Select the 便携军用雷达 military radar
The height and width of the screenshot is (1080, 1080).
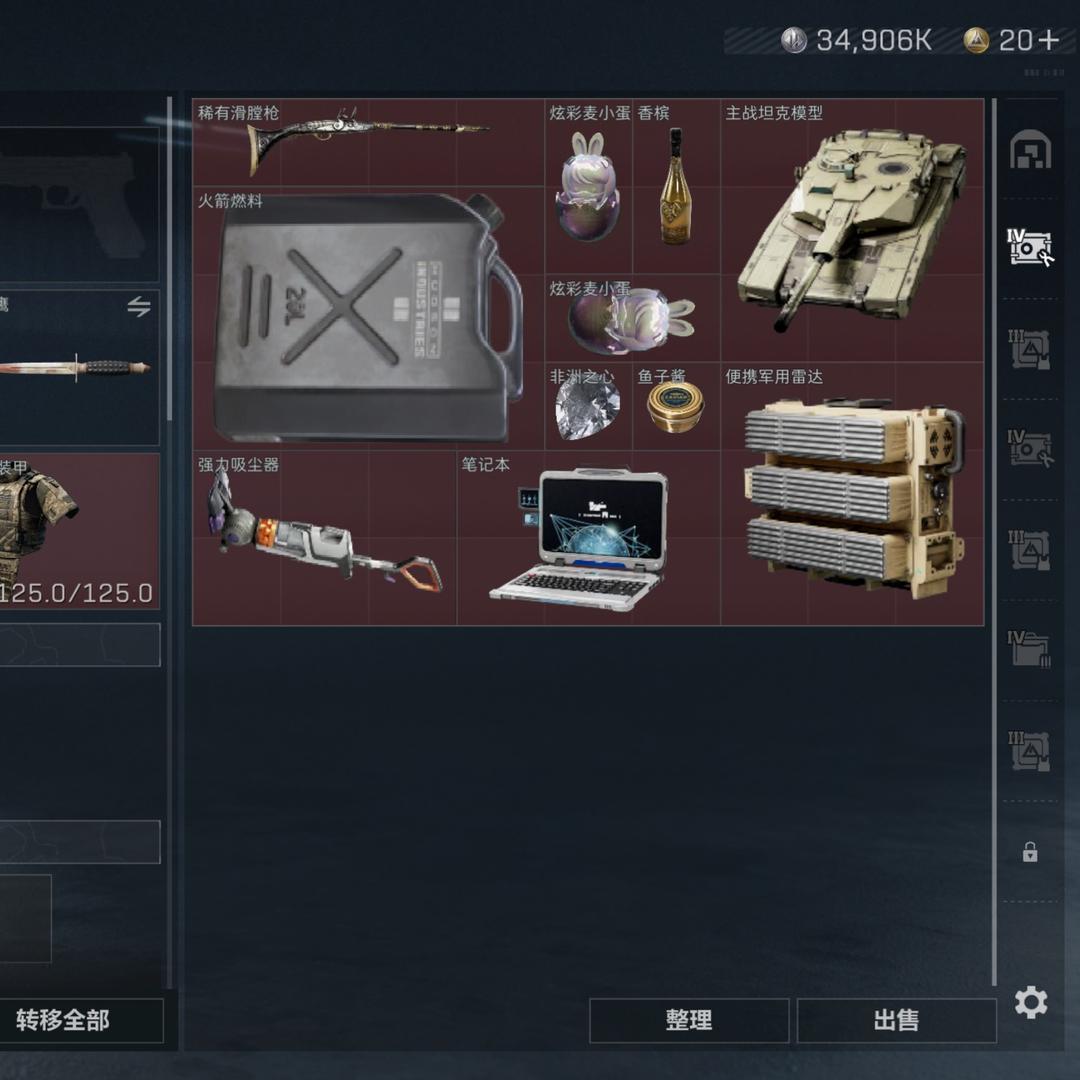coord(852,495)
